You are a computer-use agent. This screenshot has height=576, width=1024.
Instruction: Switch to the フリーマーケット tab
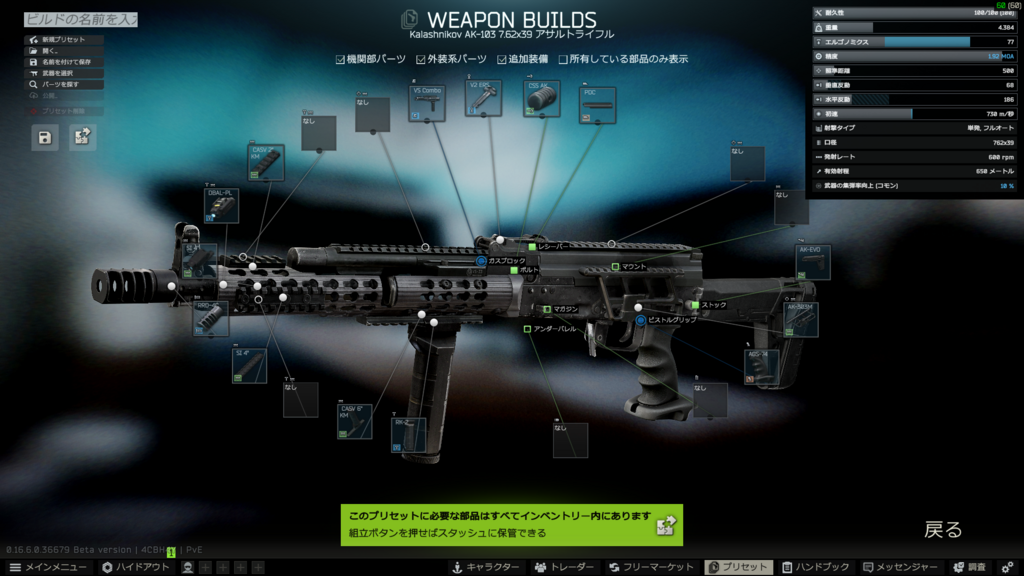[651, 567]
